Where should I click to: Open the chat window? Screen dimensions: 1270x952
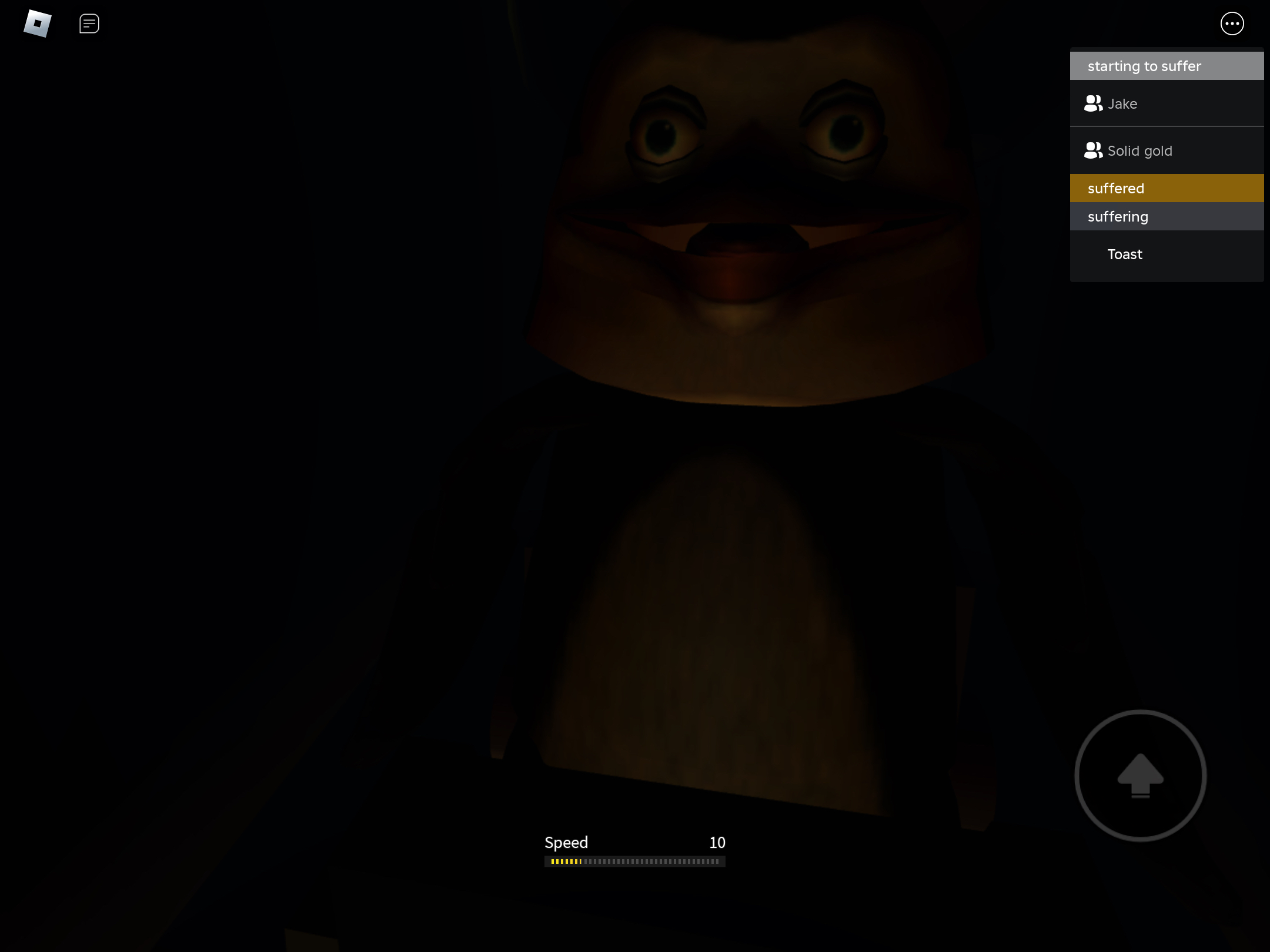[x=89, y=24]
